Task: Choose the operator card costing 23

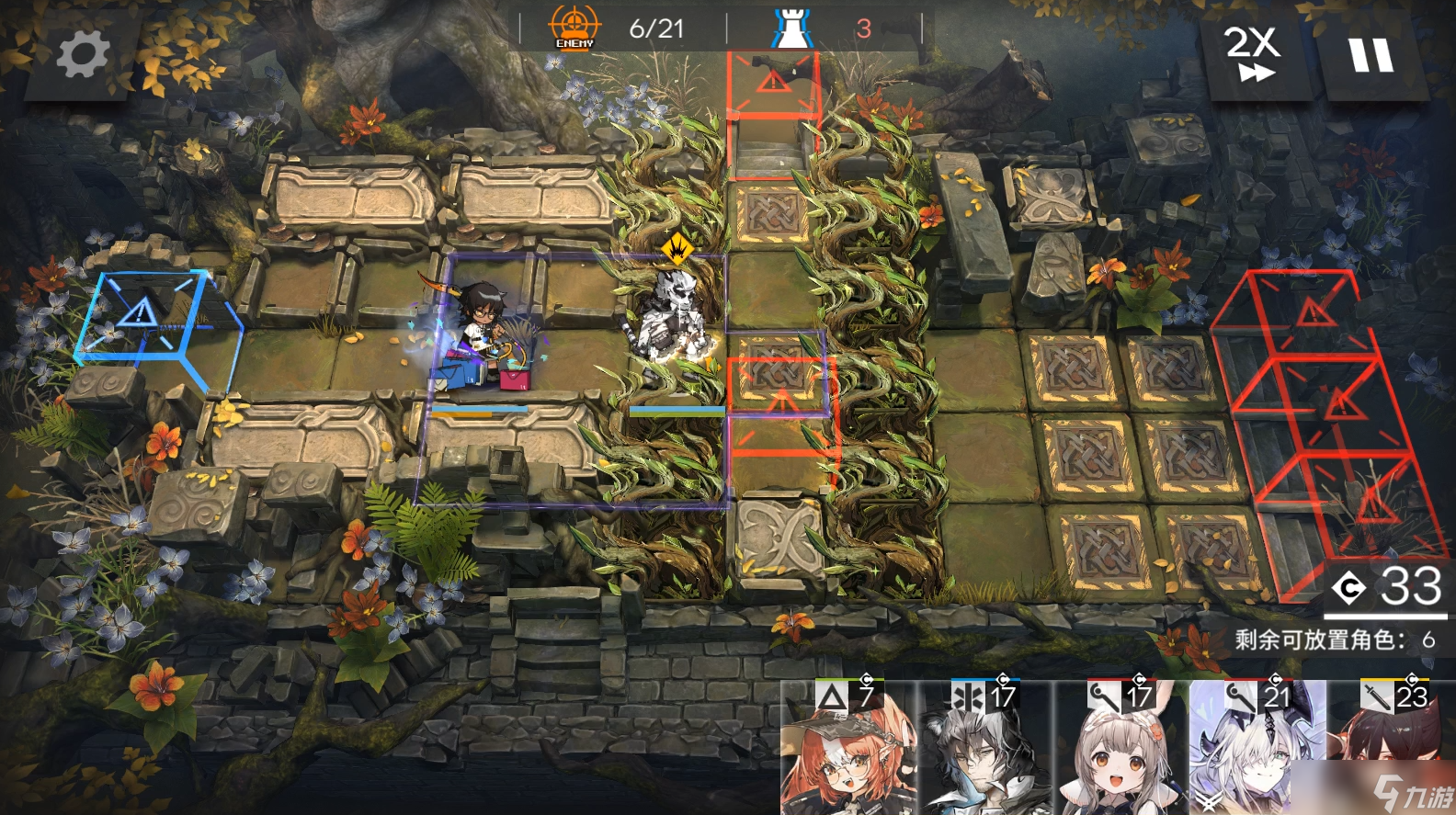Action: coord(1392,744)
